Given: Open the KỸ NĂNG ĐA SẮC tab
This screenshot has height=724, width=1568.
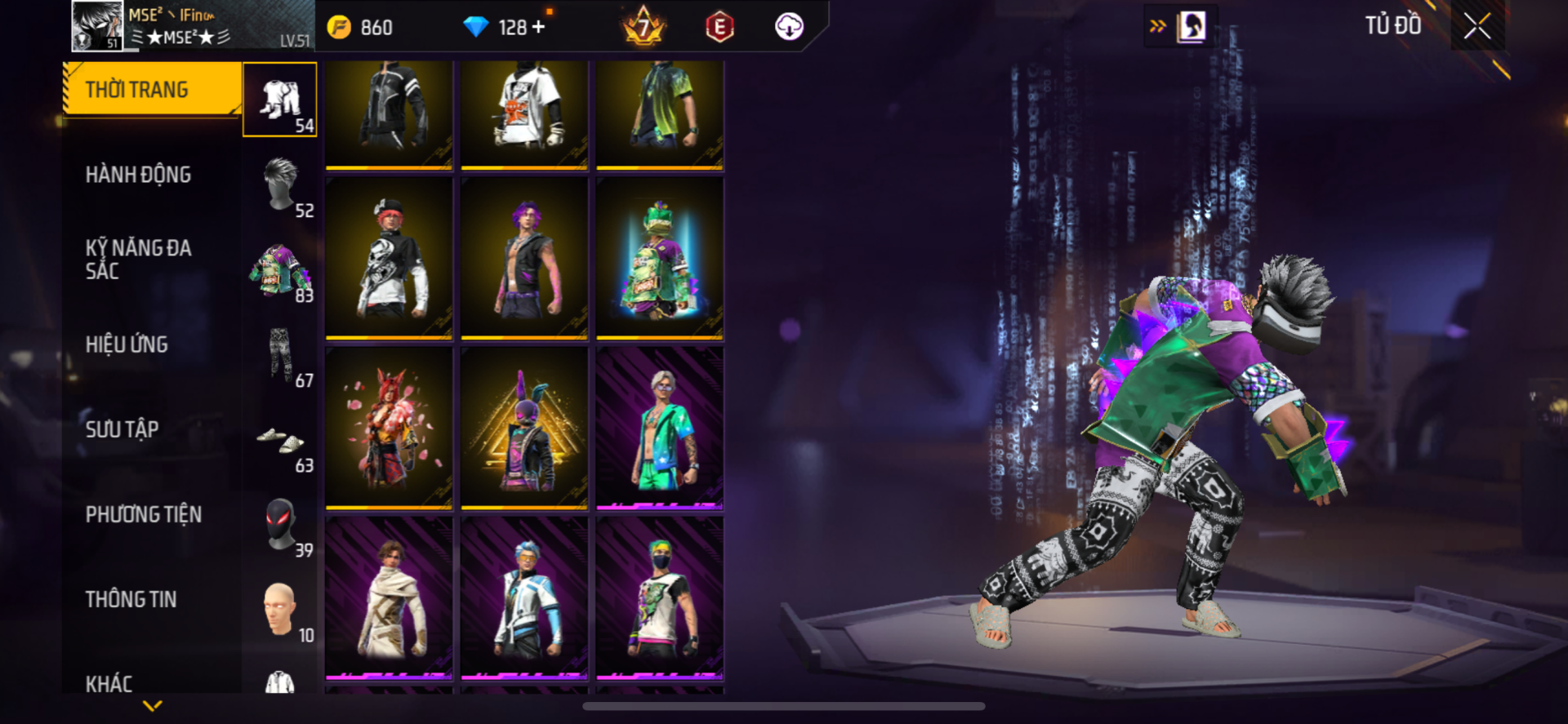Looking at the screenshot, I should pos(139,259).
